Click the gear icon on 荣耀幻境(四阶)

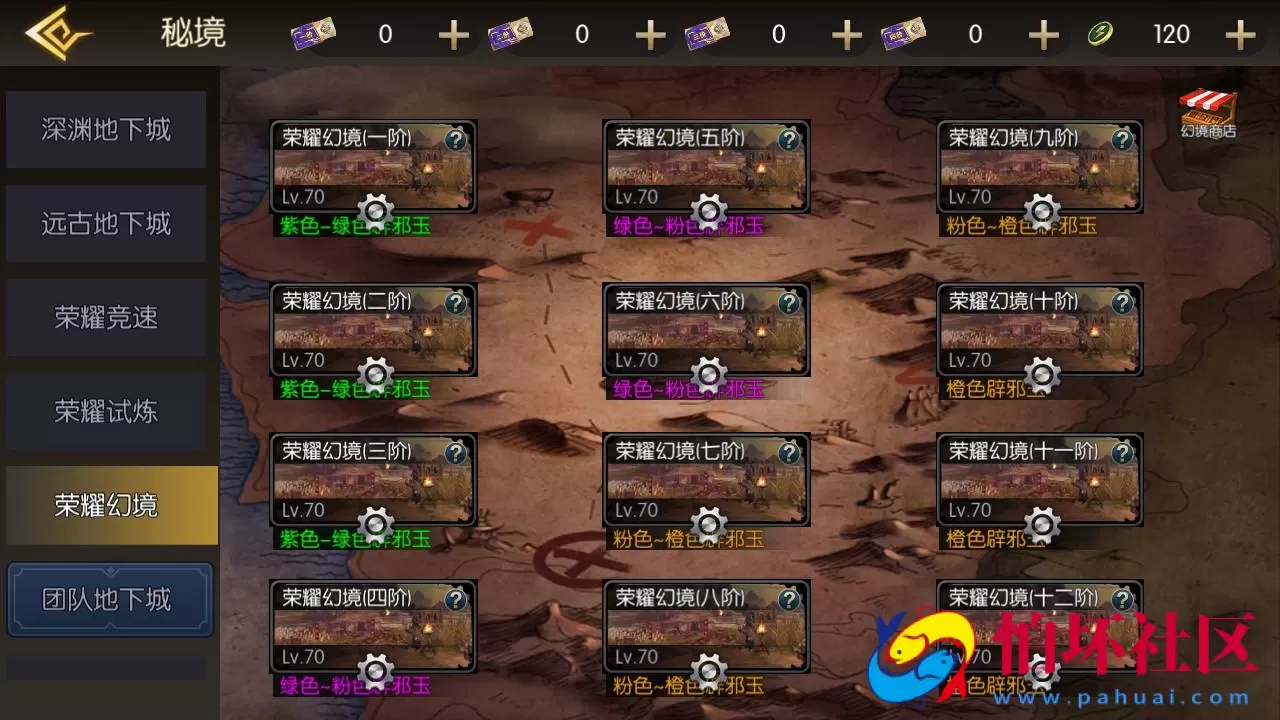[x=376, y=668]
